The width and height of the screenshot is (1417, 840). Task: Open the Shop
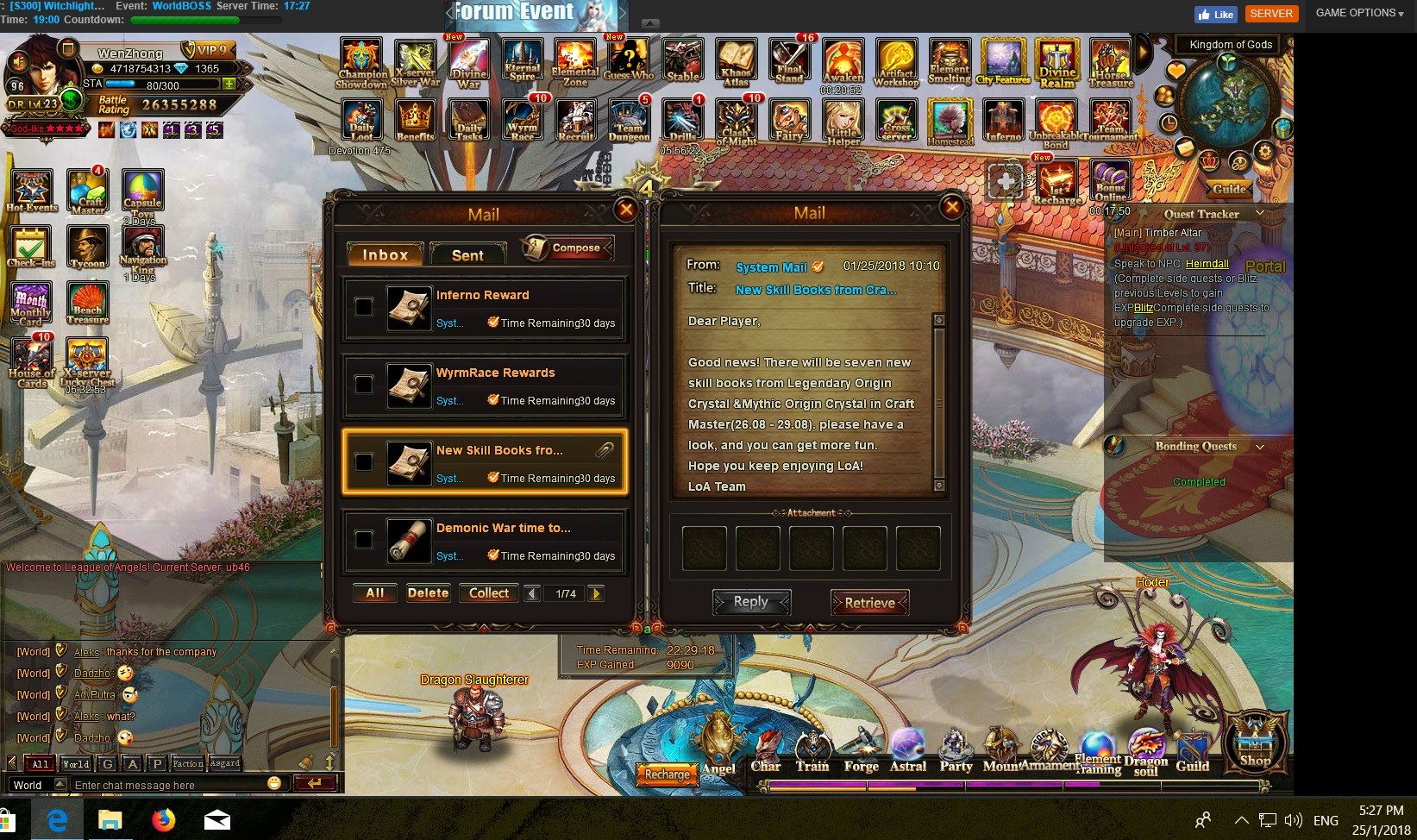(1255, 742)
